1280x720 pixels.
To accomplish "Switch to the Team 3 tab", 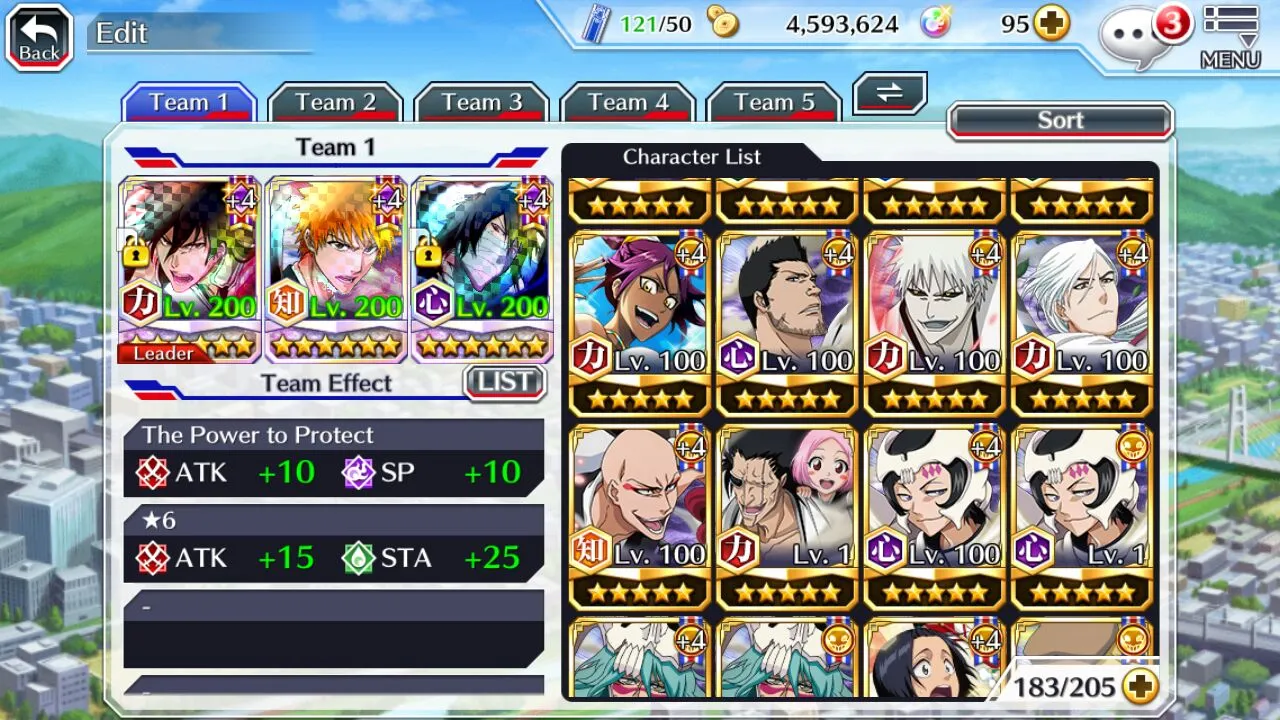I will click(481, 103).
